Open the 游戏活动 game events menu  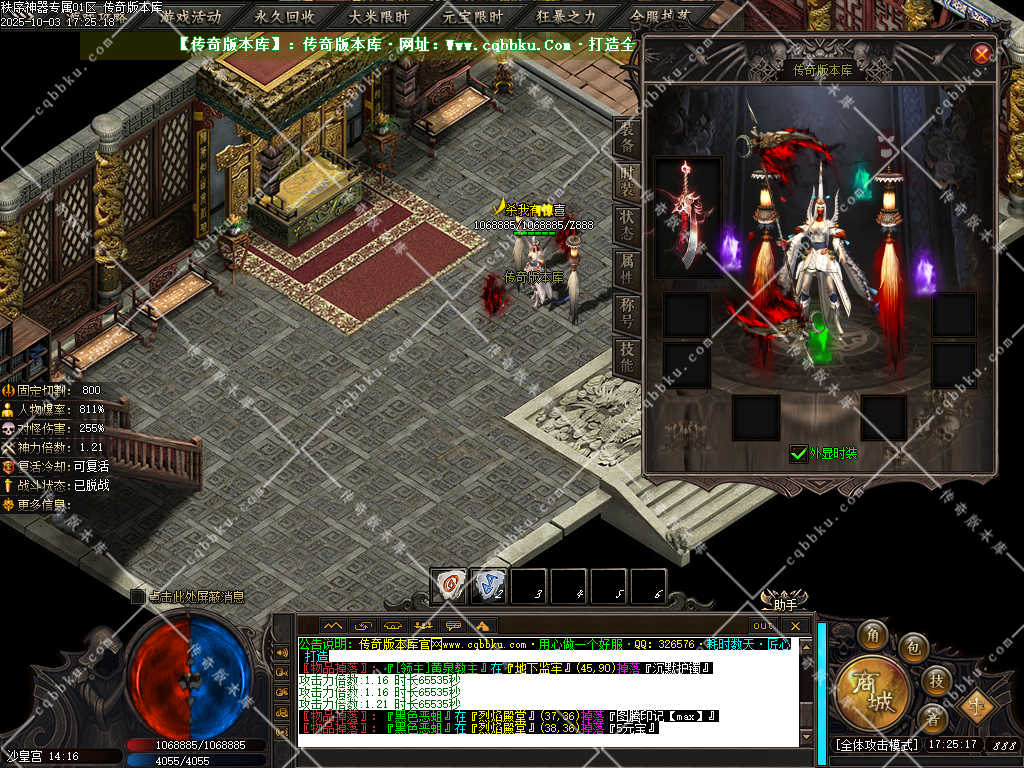coord(190,16)
